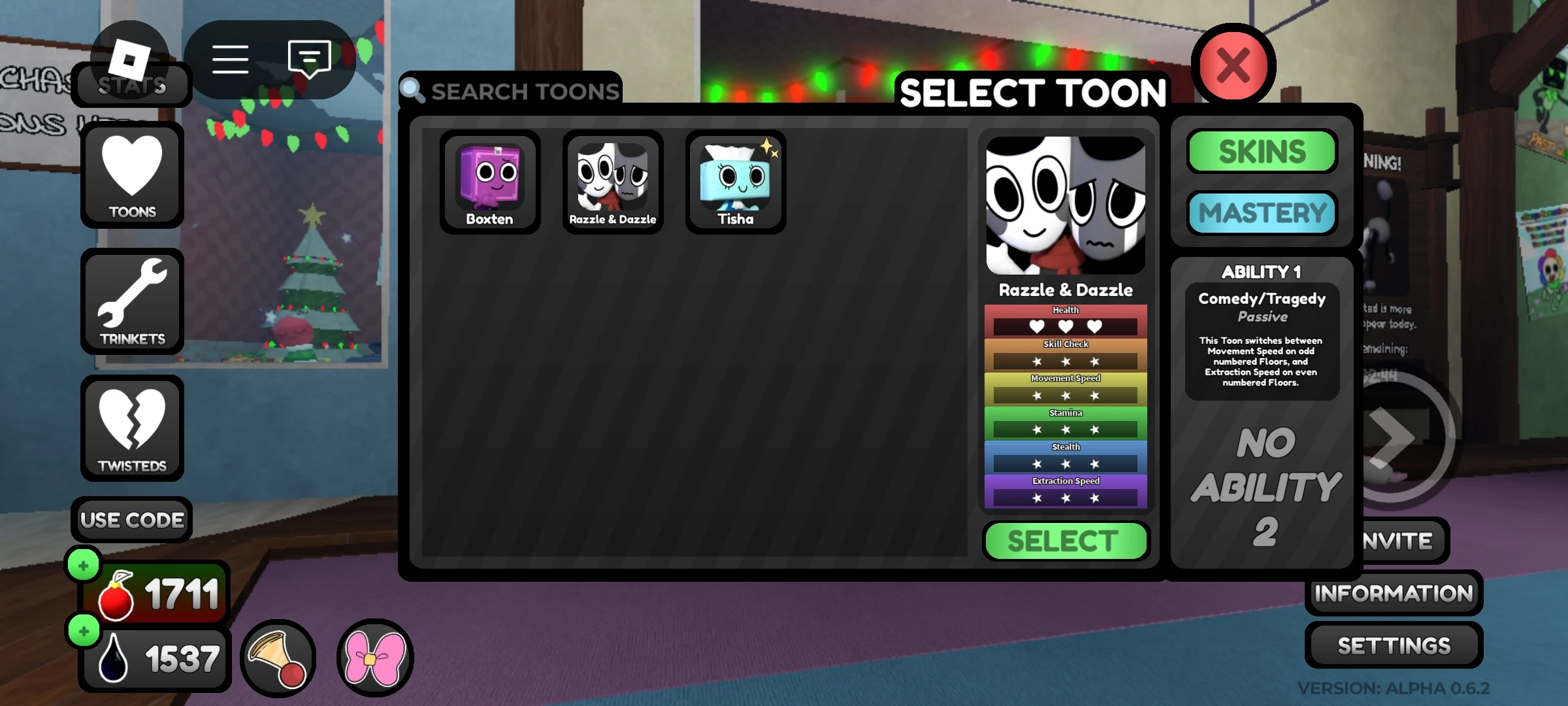Click inside the Search Toons field

523,90
